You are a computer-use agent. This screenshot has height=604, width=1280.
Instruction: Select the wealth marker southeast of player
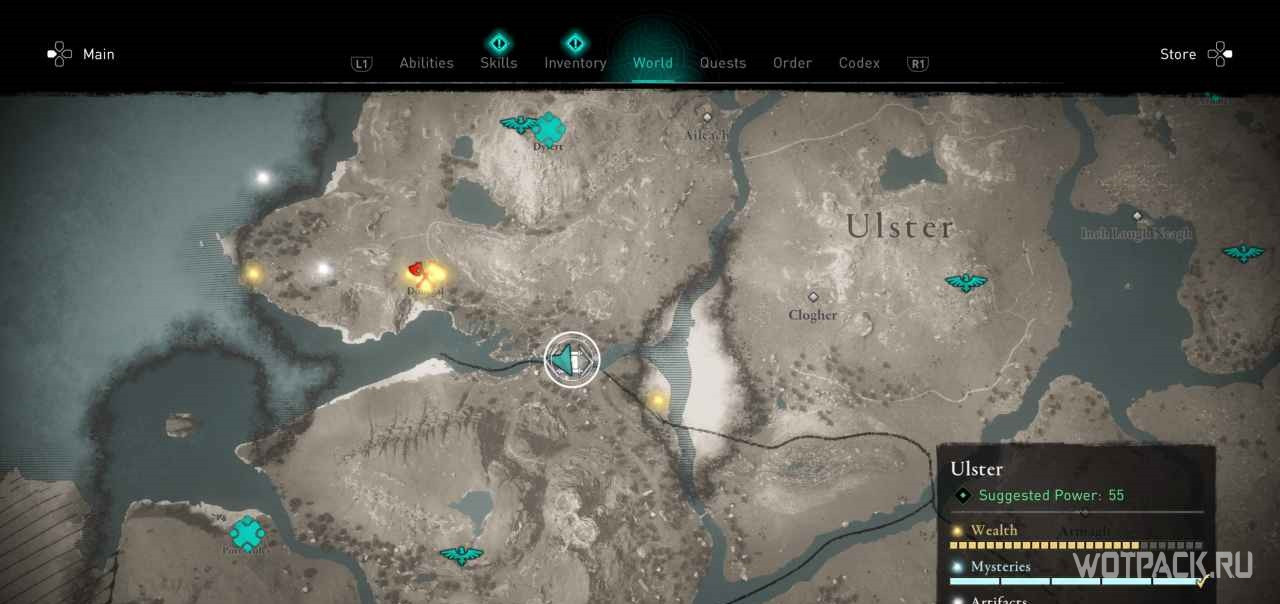(658, 401)
